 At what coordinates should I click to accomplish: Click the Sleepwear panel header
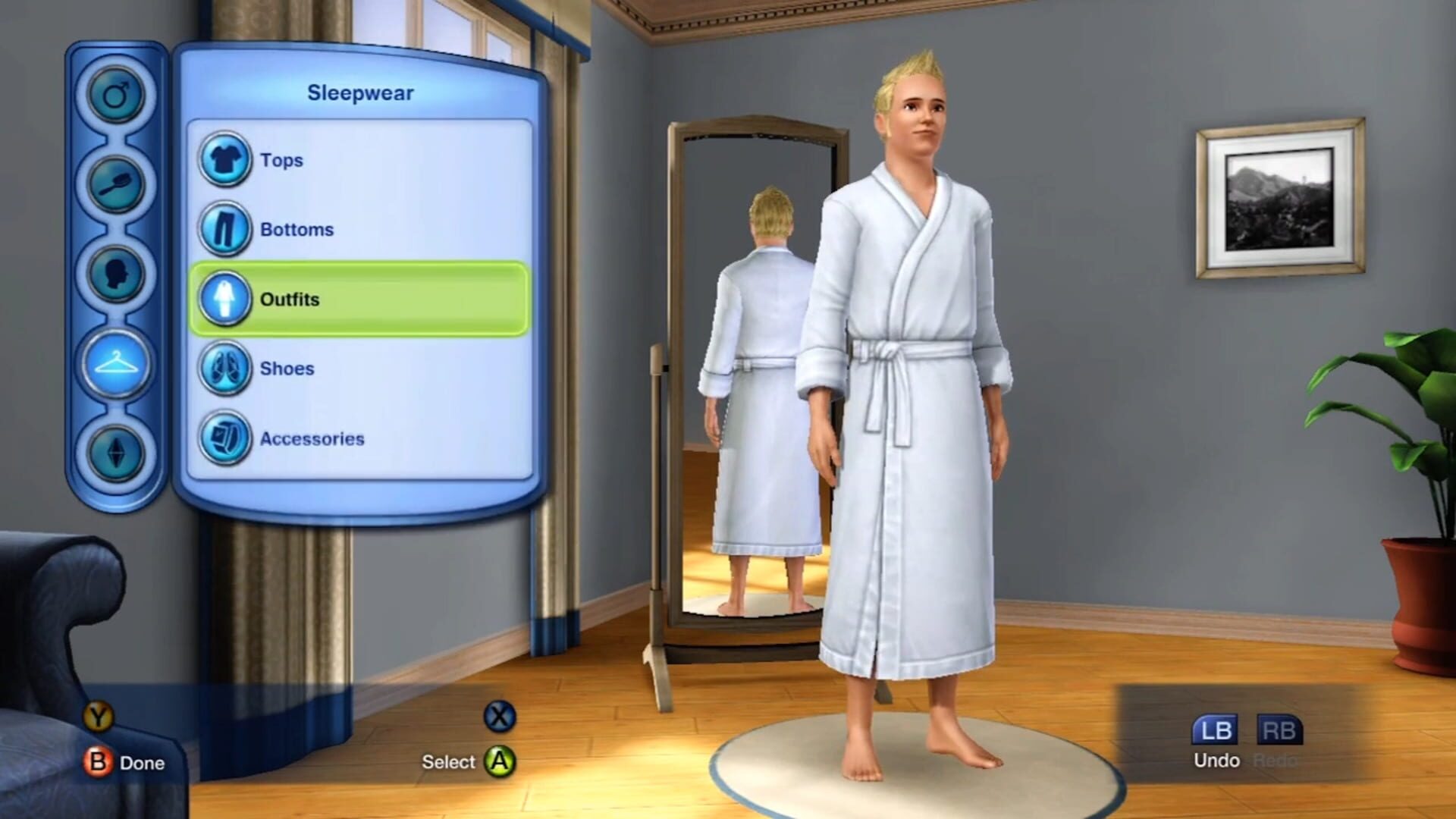point(360,93)
